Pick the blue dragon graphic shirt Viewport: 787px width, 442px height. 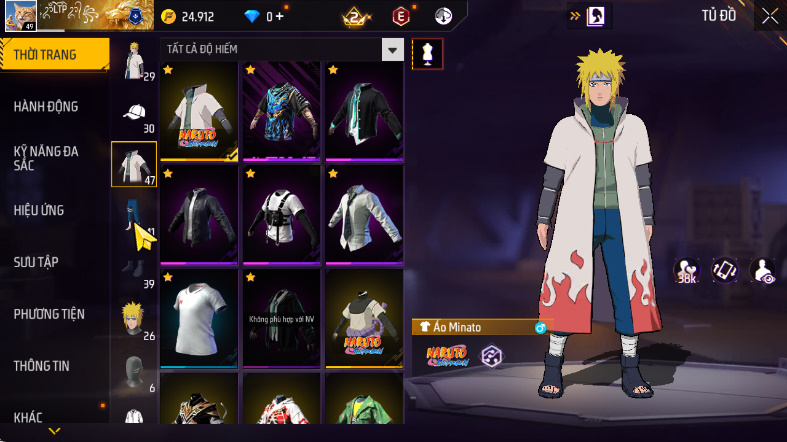281,110
